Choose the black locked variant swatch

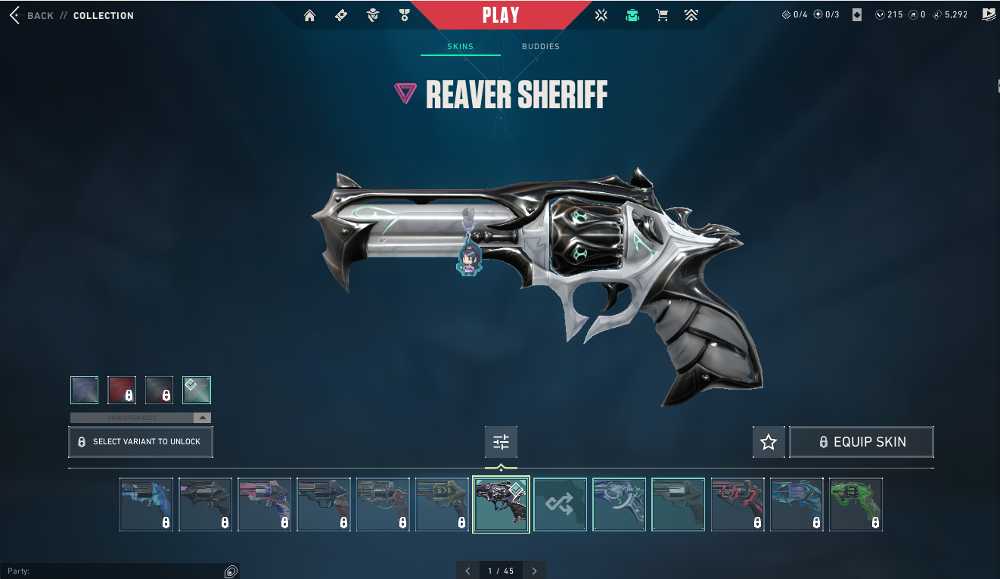click(x=159, y=390)
